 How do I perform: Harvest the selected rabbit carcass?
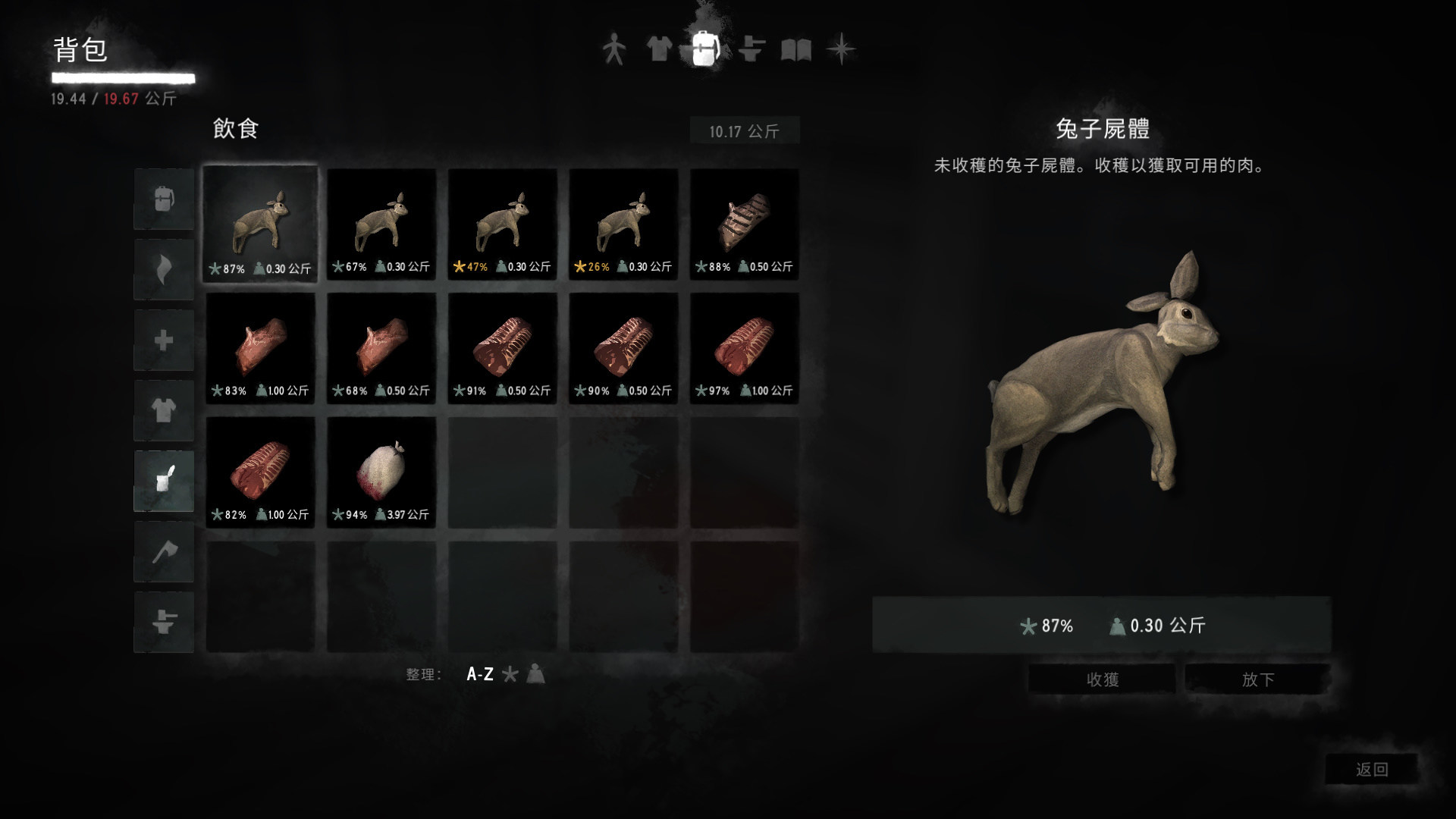[1102, 679]
